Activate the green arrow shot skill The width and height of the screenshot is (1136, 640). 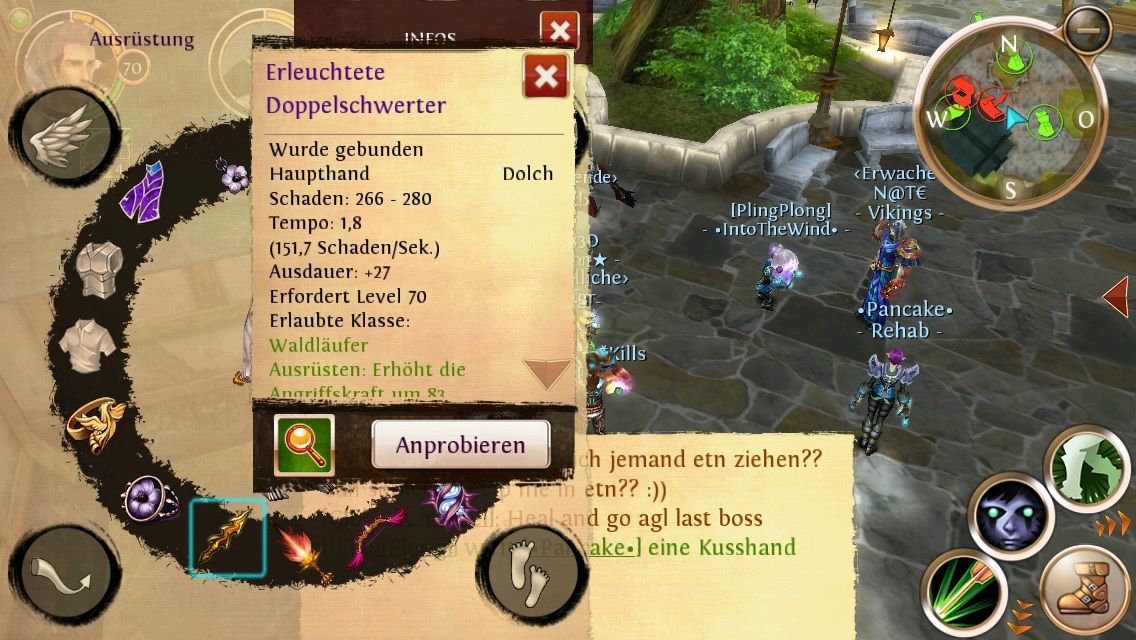pos(963,592)
